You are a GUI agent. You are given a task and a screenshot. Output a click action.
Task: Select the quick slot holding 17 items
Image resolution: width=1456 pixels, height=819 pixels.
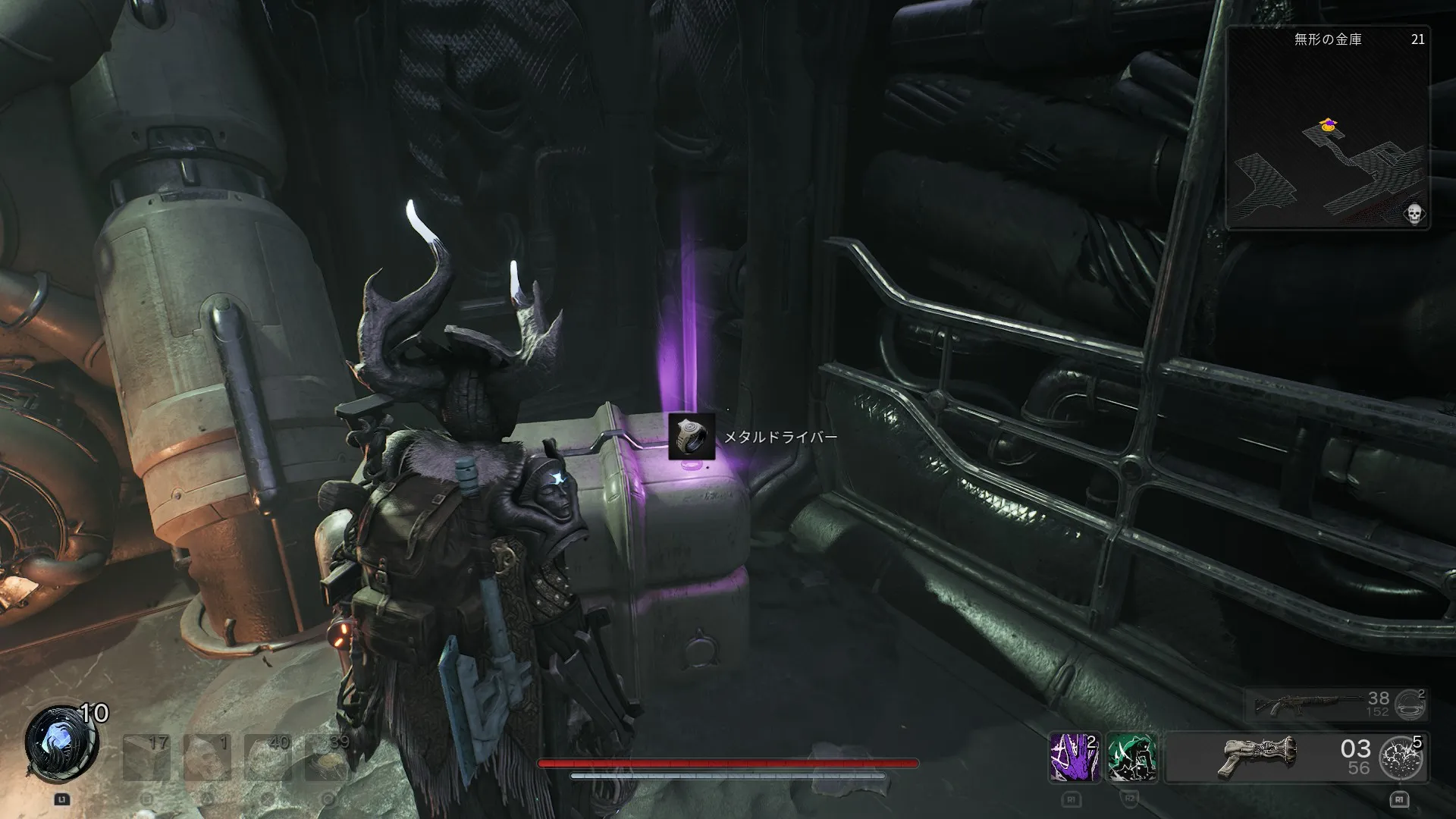(x=146, y=757)
